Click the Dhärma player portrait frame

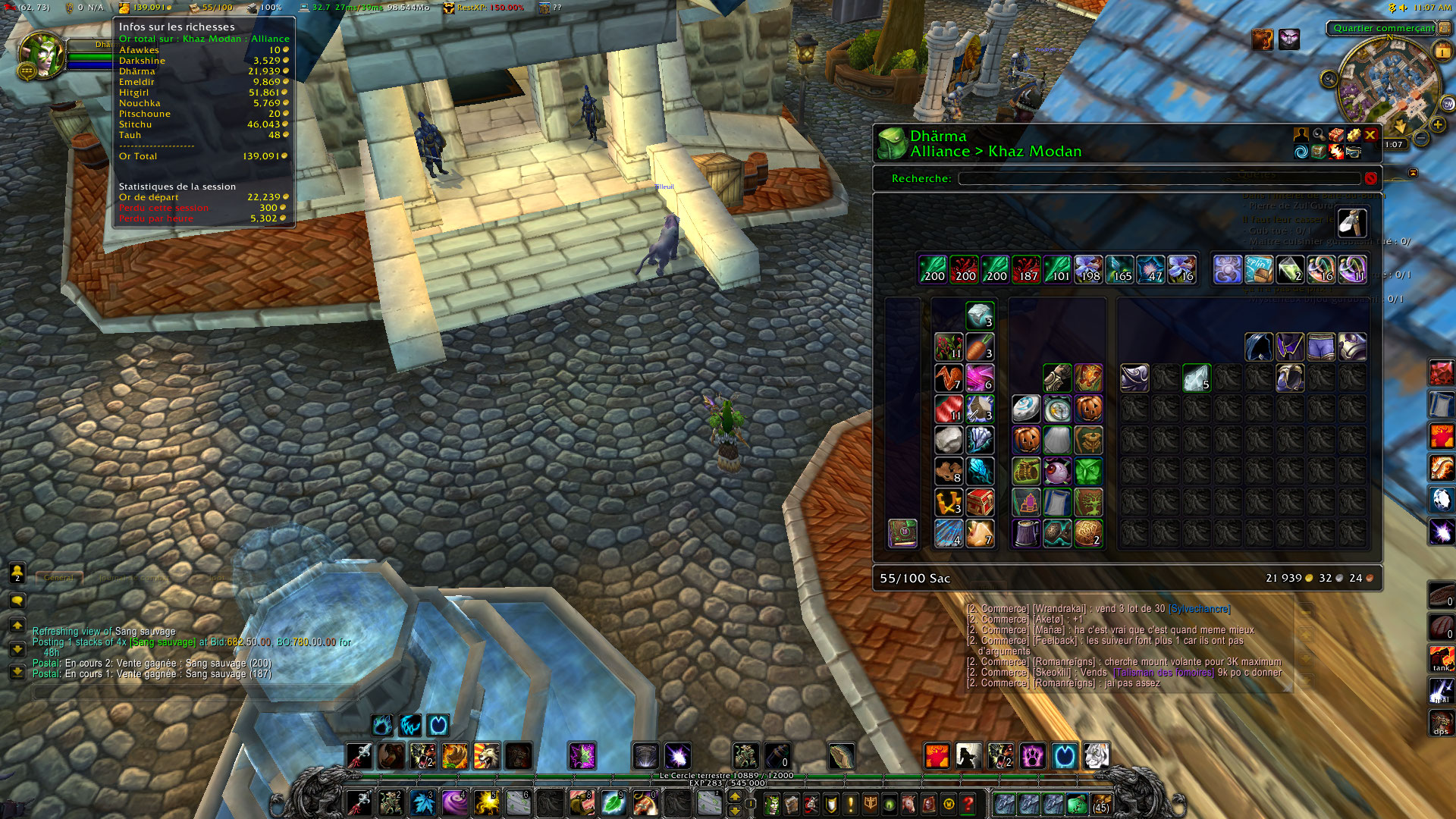point(42,55)
